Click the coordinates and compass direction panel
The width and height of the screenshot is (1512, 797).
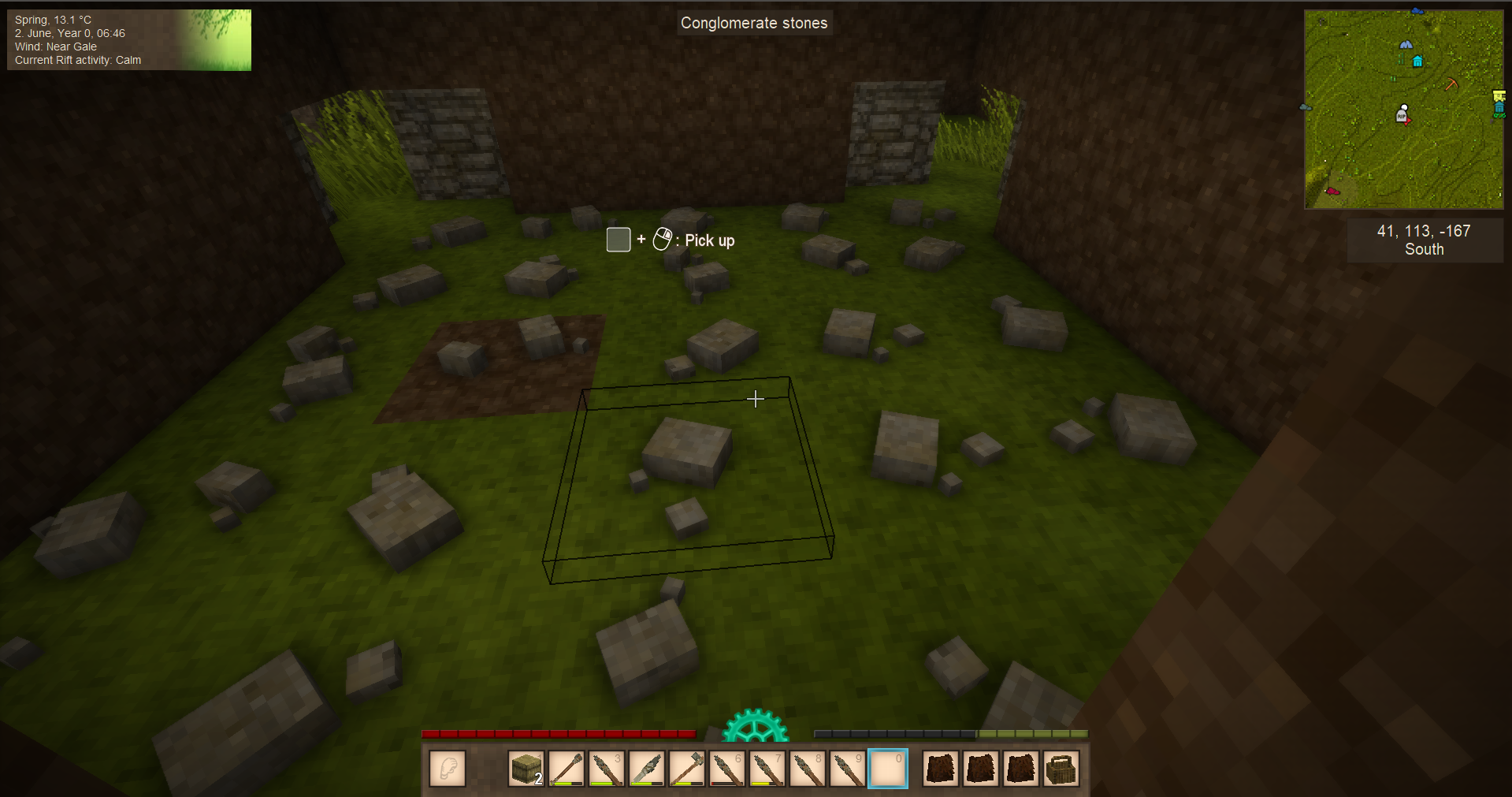click(x=1425, y=240)
